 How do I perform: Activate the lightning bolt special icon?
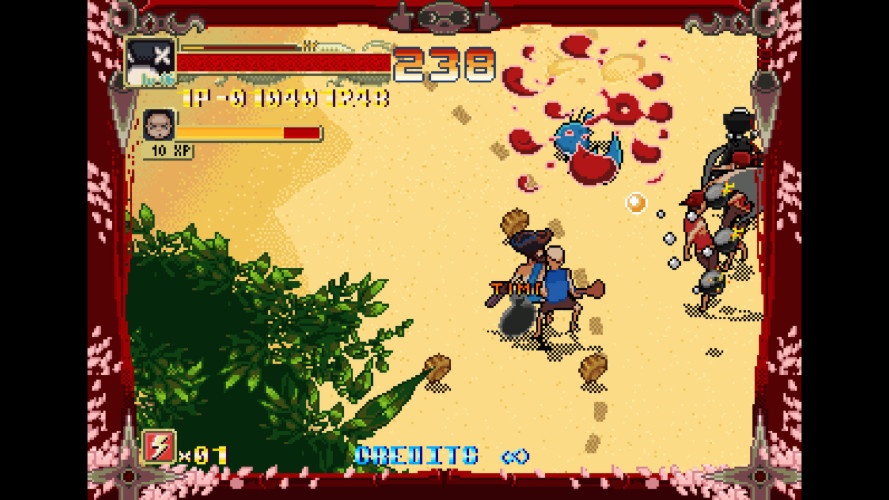click(x=160, y=446)
